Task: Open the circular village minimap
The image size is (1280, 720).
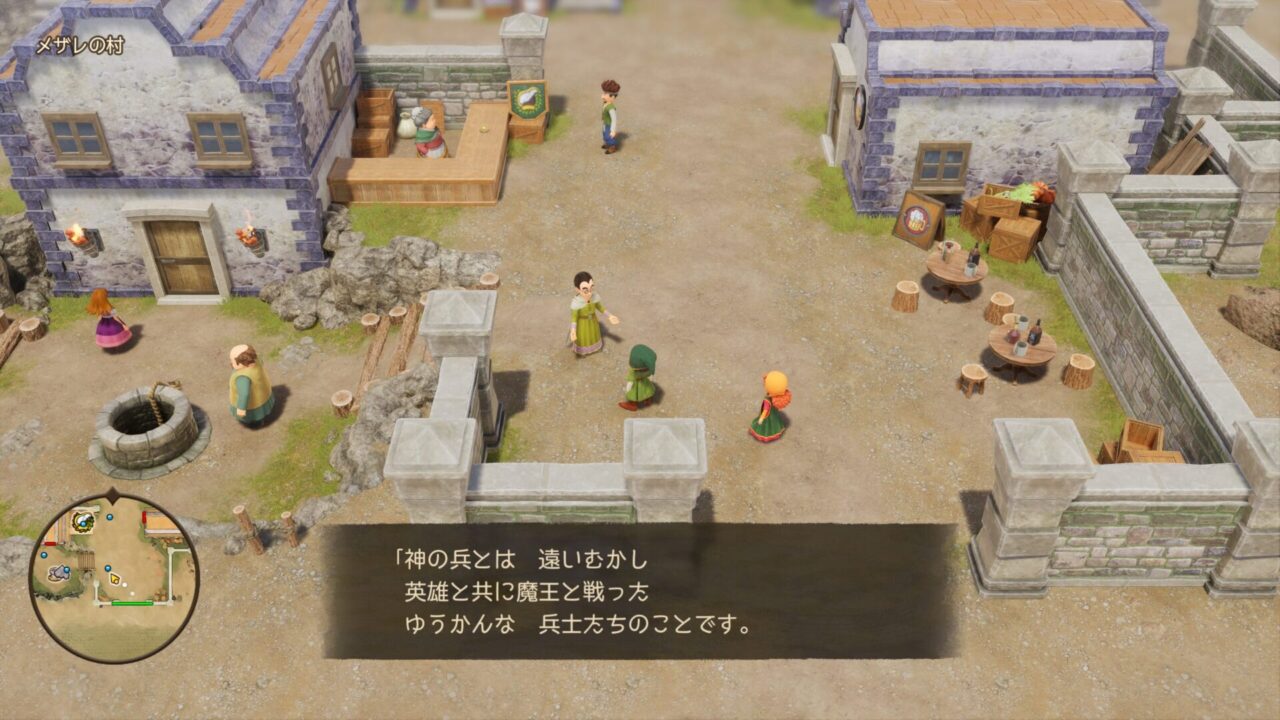Action: (114, 578)
